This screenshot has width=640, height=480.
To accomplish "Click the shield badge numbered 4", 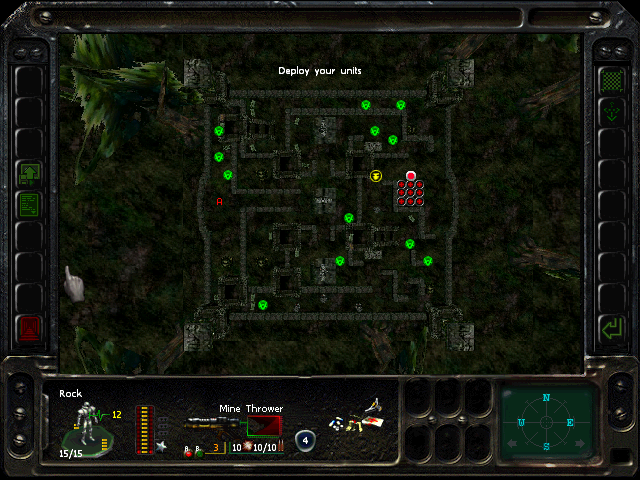I will (305, 440).
